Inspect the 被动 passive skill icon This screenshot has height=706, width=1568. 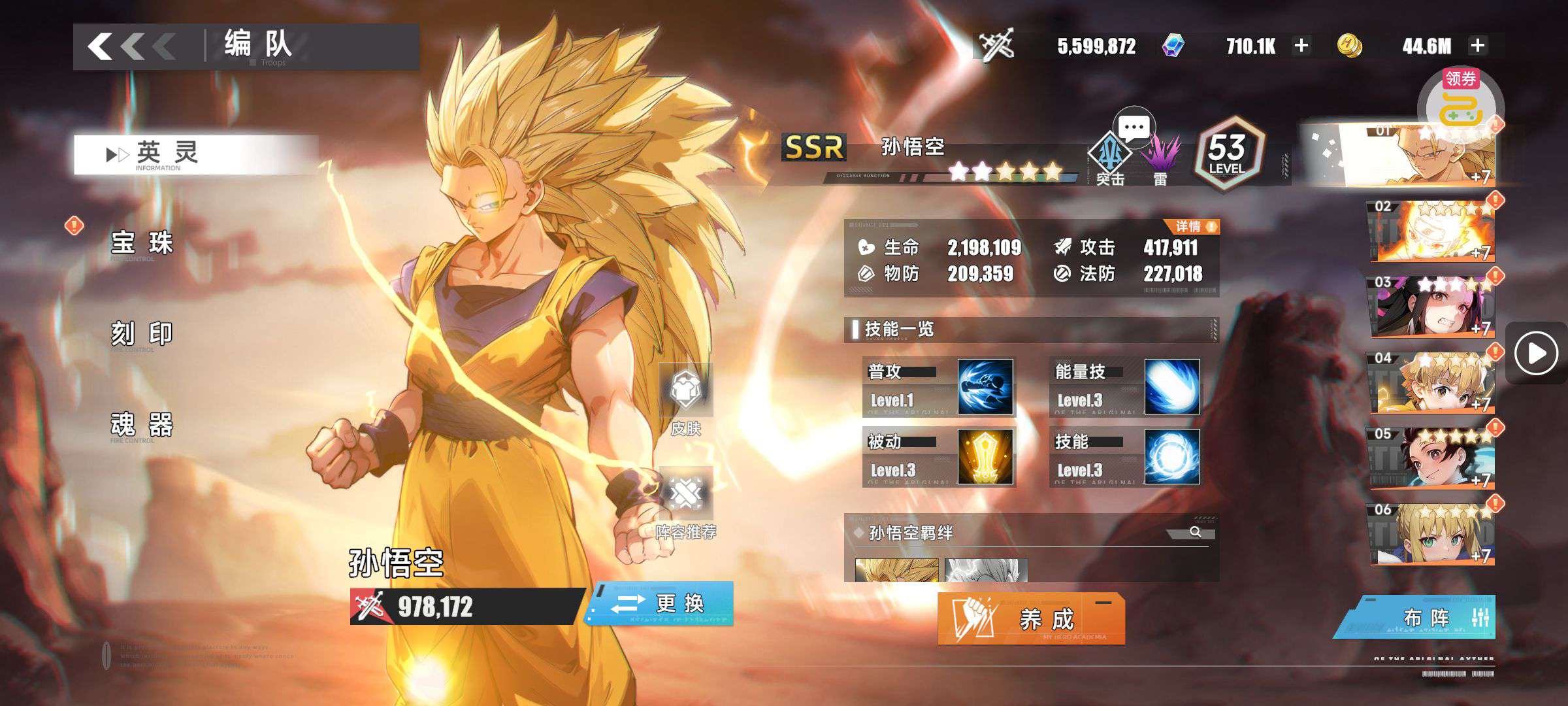pos(985,456)
